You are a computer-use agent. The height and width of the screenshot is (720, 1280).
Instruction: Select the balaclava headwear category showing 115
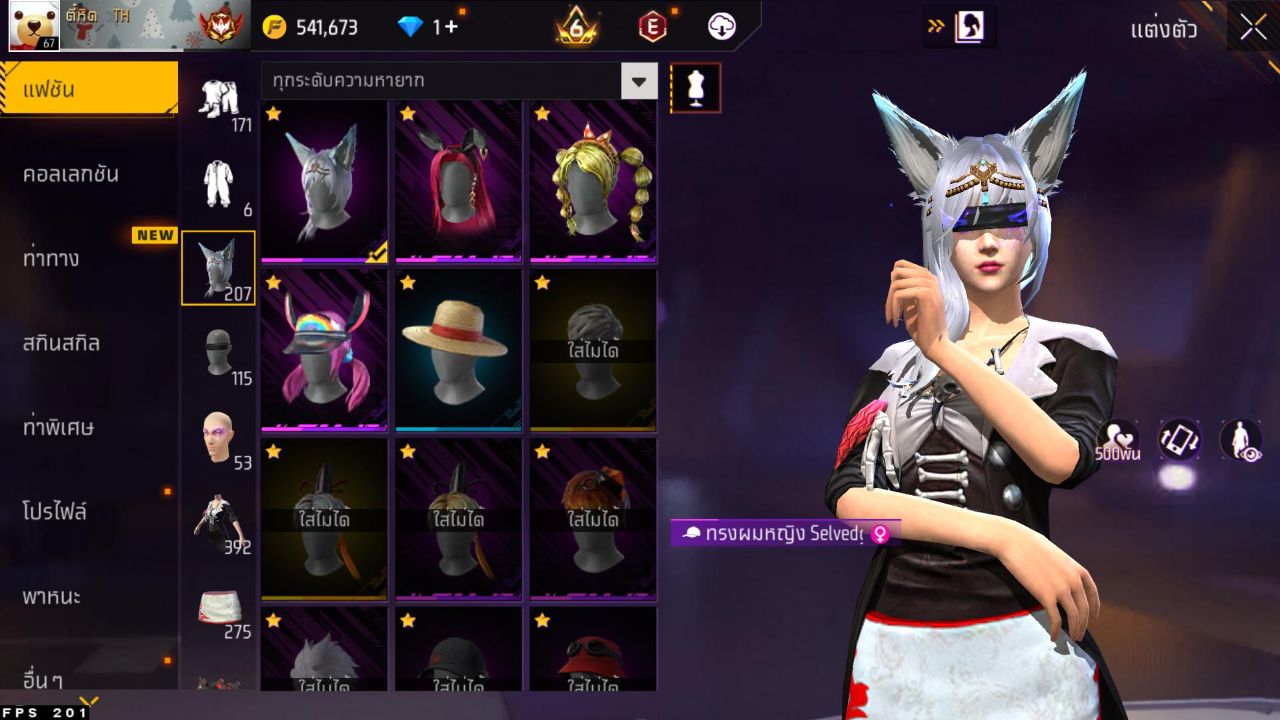coord(218,352)
